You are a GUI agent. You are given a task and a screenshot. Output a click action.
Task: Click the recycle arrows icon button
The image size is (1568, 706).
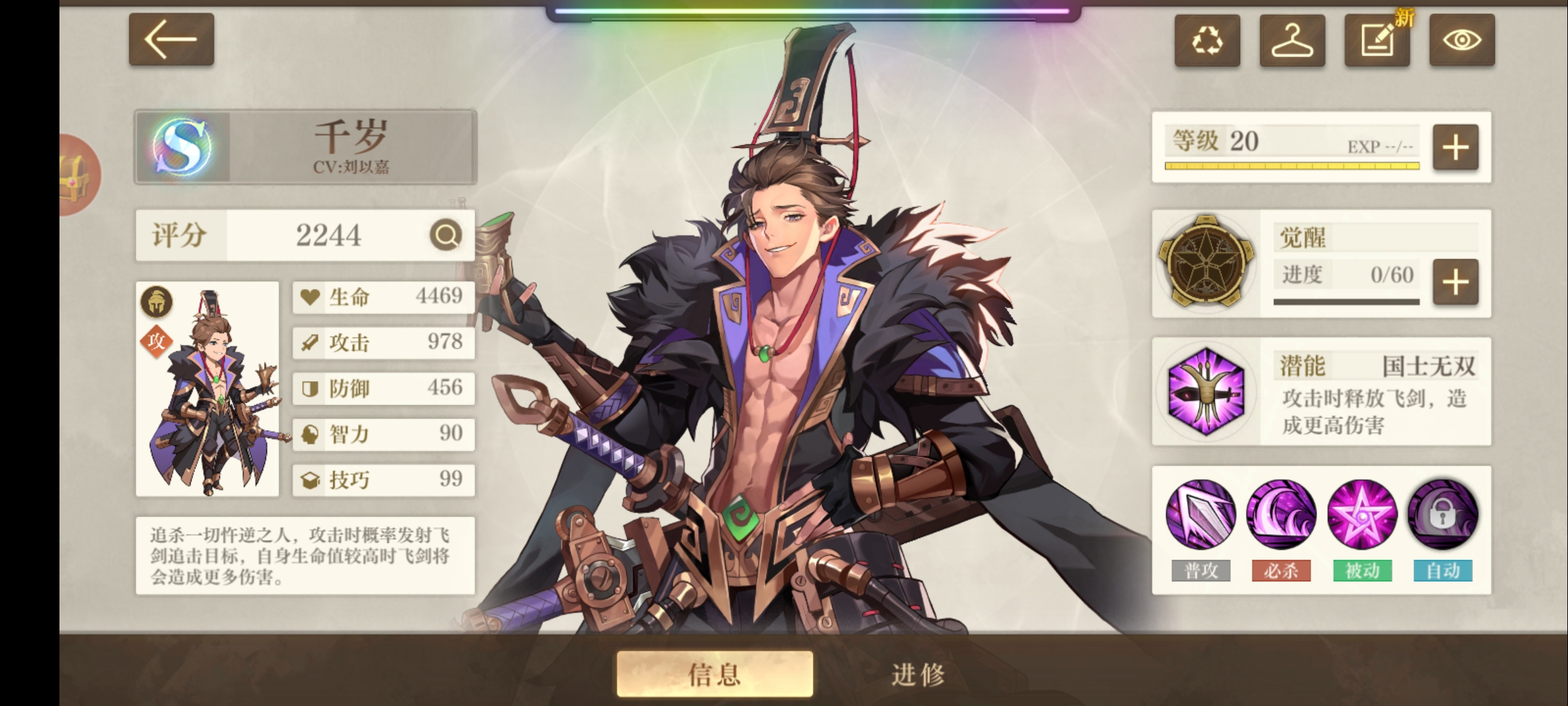(x=1207, y=41)
